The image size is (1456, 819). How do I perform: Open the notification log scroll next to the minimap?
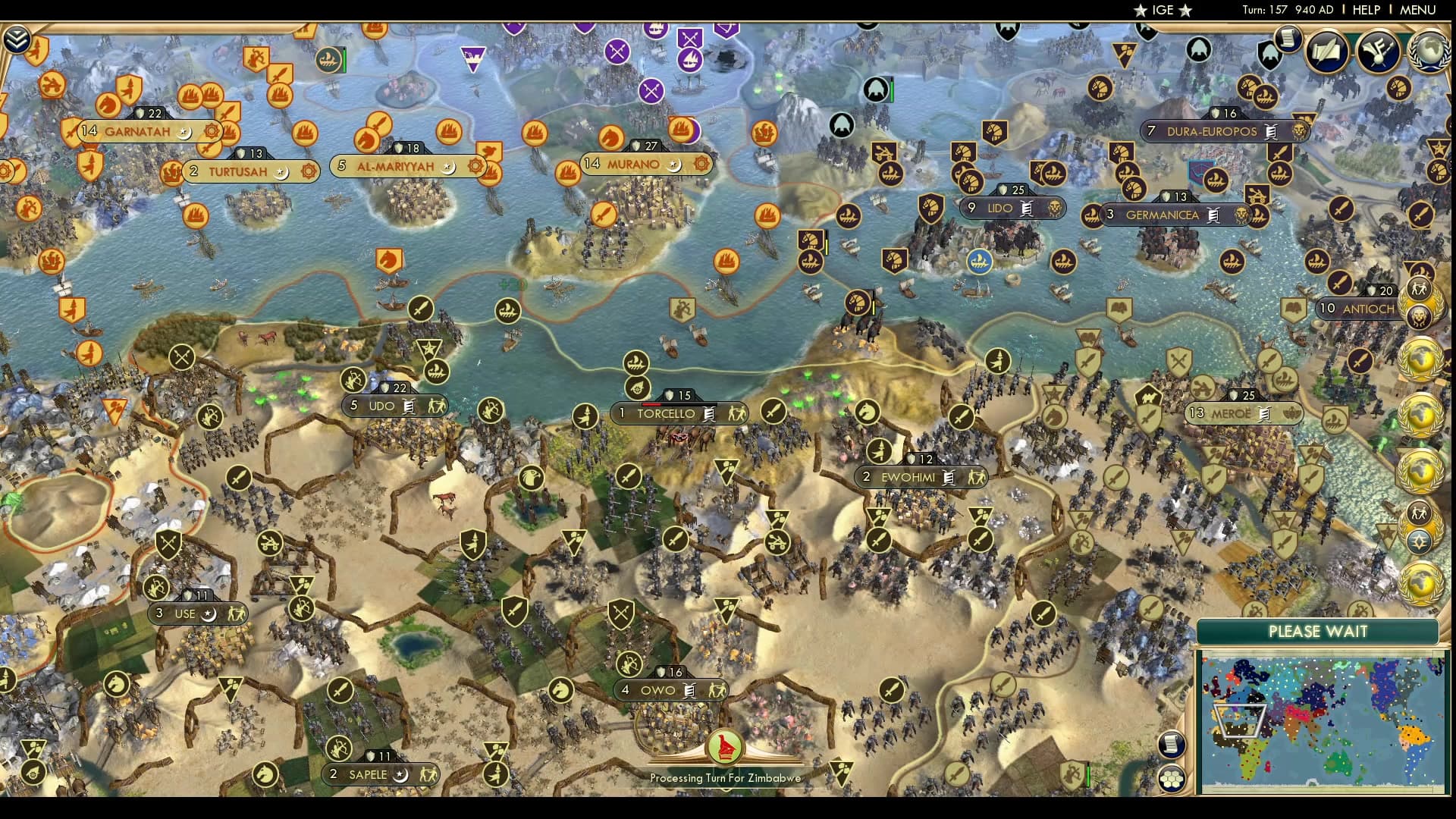1172,745
